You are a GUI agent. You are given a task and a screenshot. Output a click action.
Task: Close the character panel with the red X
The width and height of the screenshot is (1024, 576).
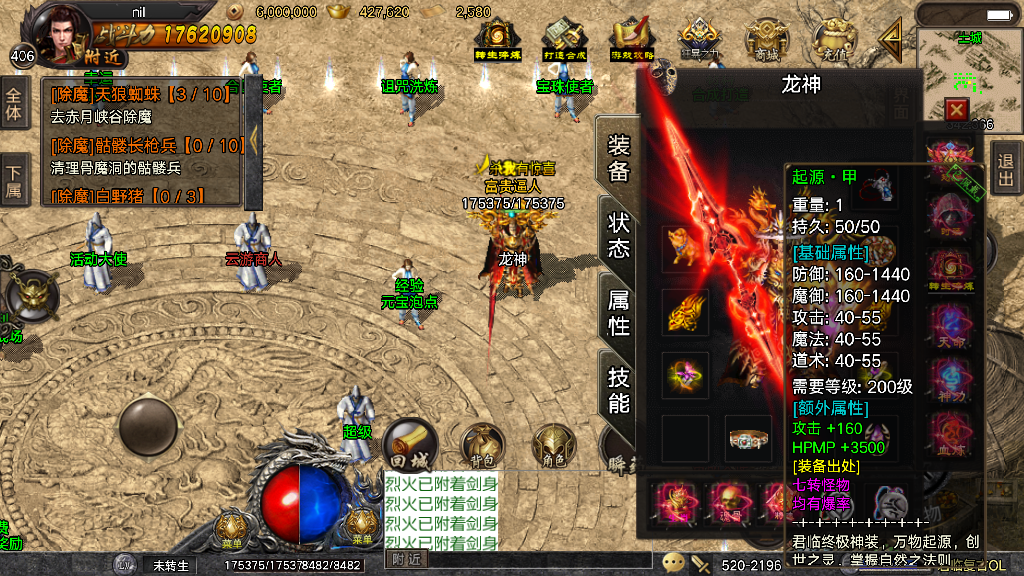[x=957, y=109]
